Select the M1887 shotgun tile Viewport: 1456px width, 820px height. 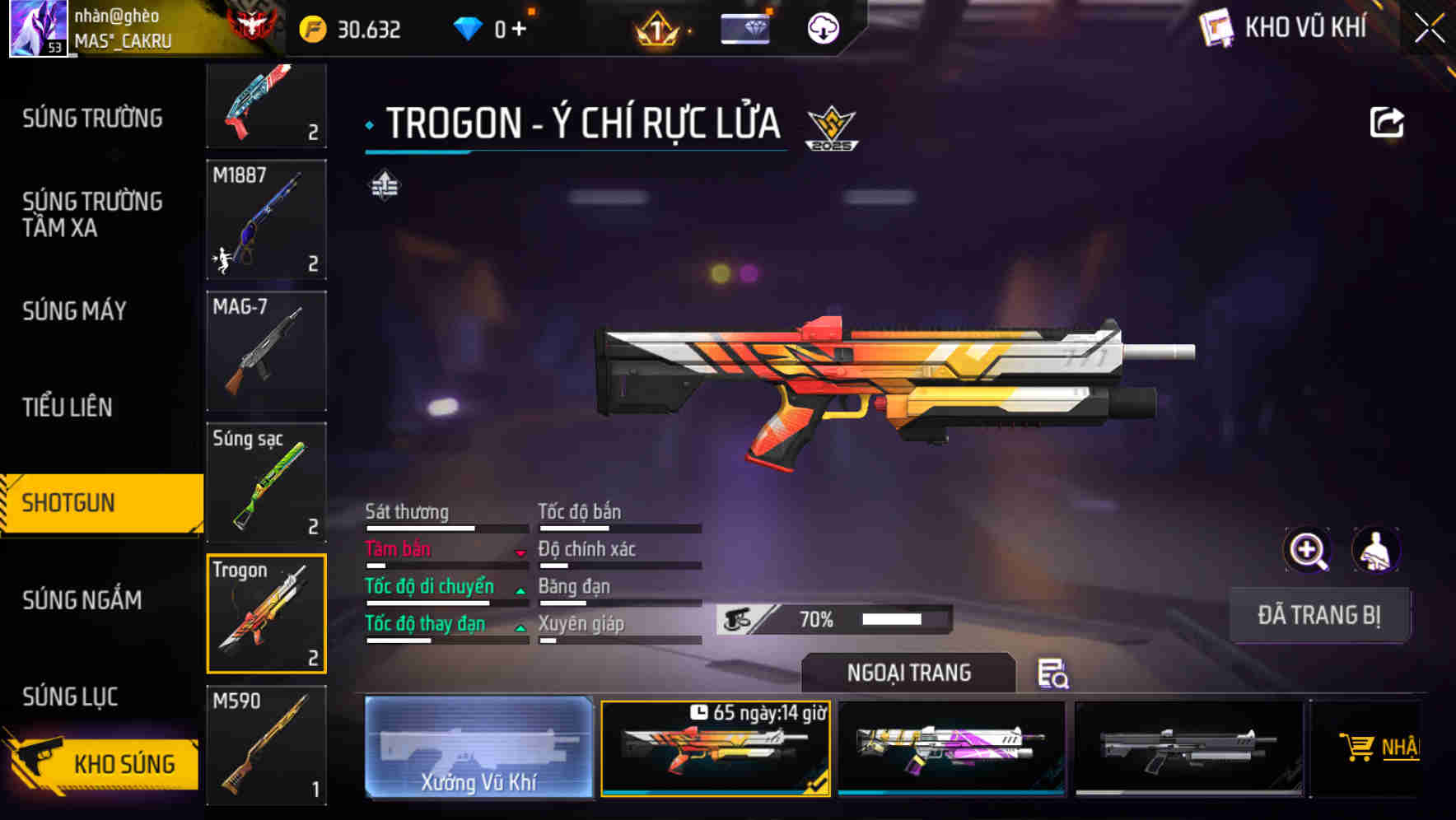click(x=266, y=220)
